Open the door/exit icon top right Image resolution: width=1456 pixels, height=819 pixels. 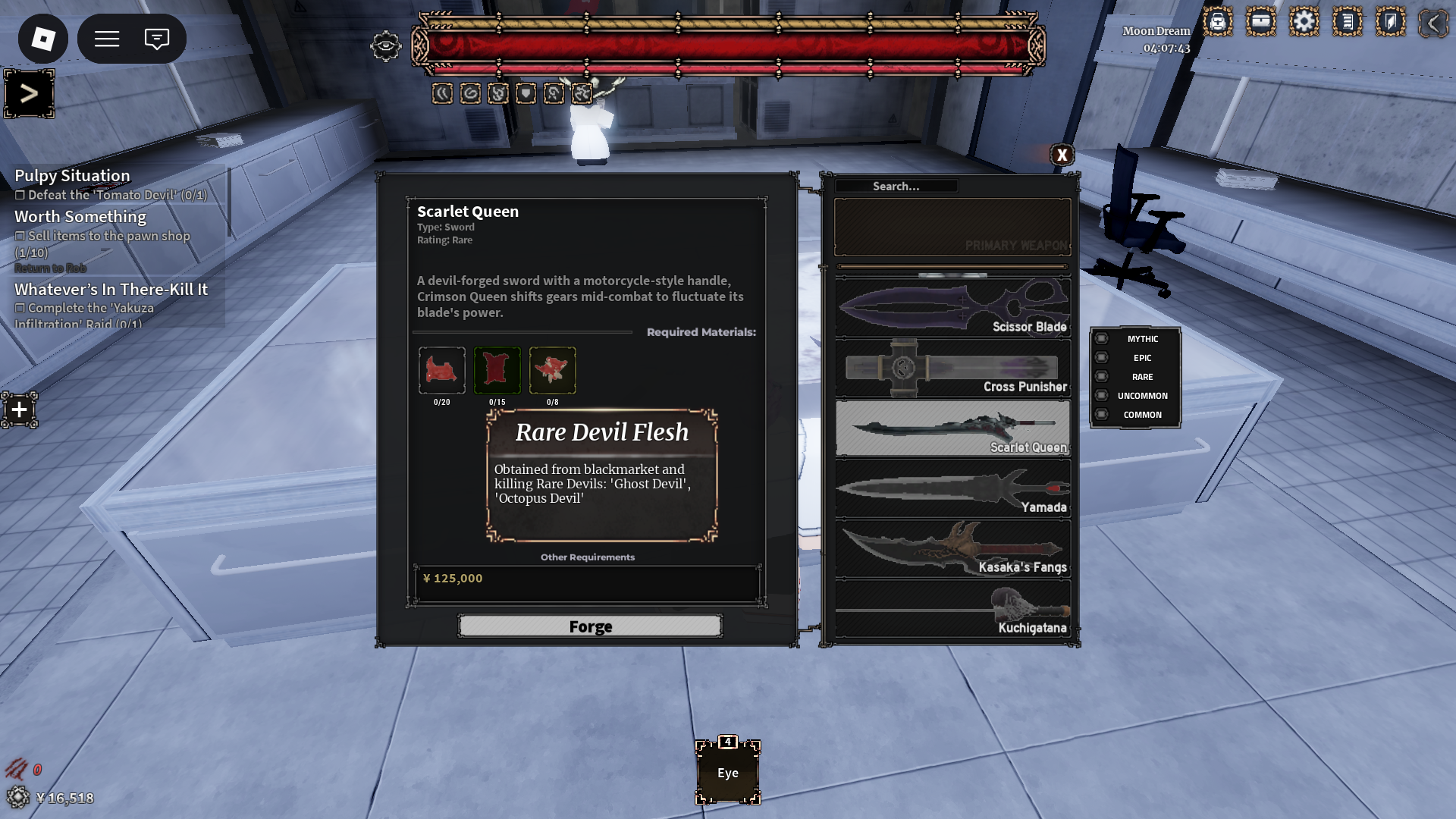[x=1391, y=22]
